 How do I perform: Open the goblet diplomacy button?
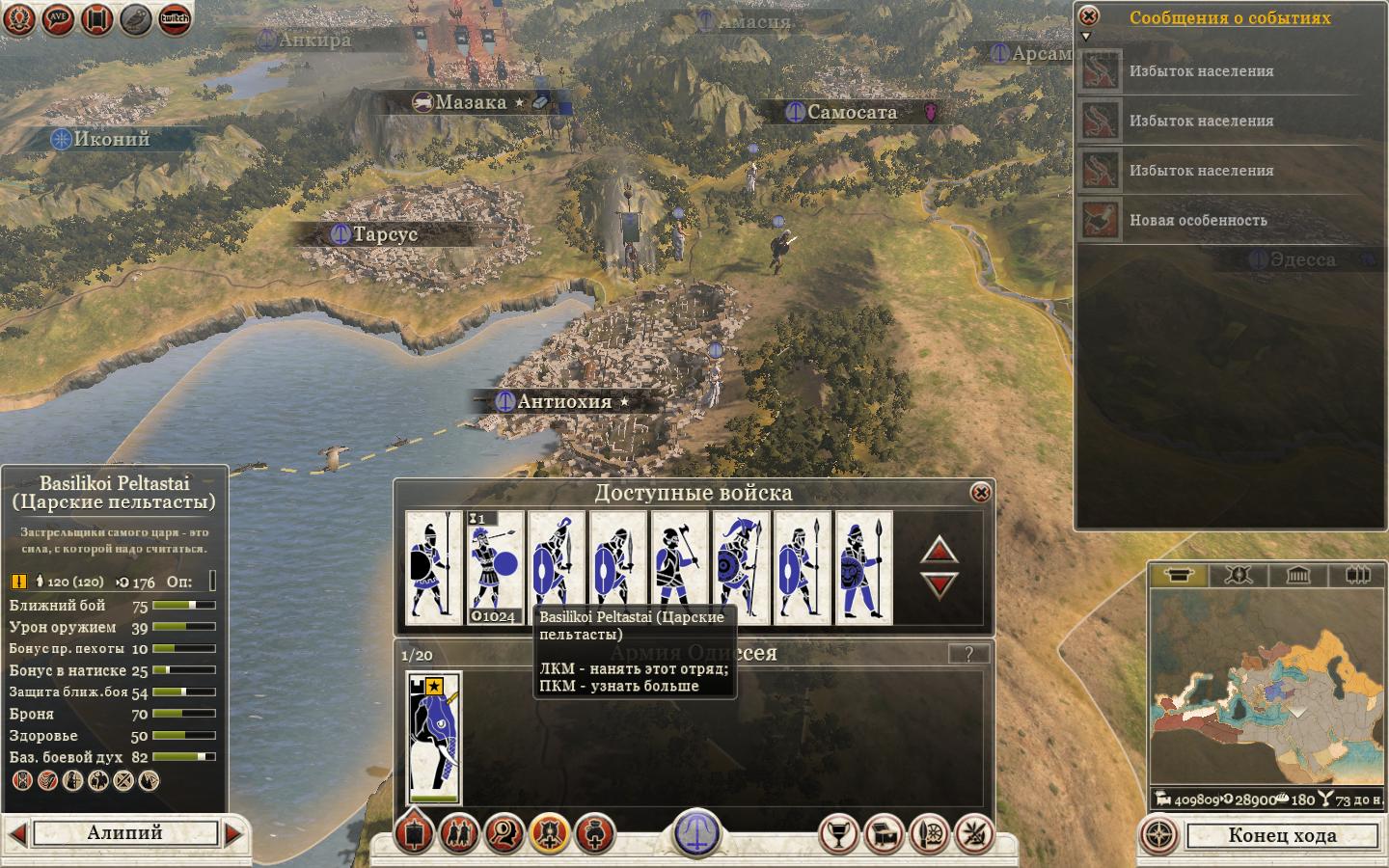point(838,834)
